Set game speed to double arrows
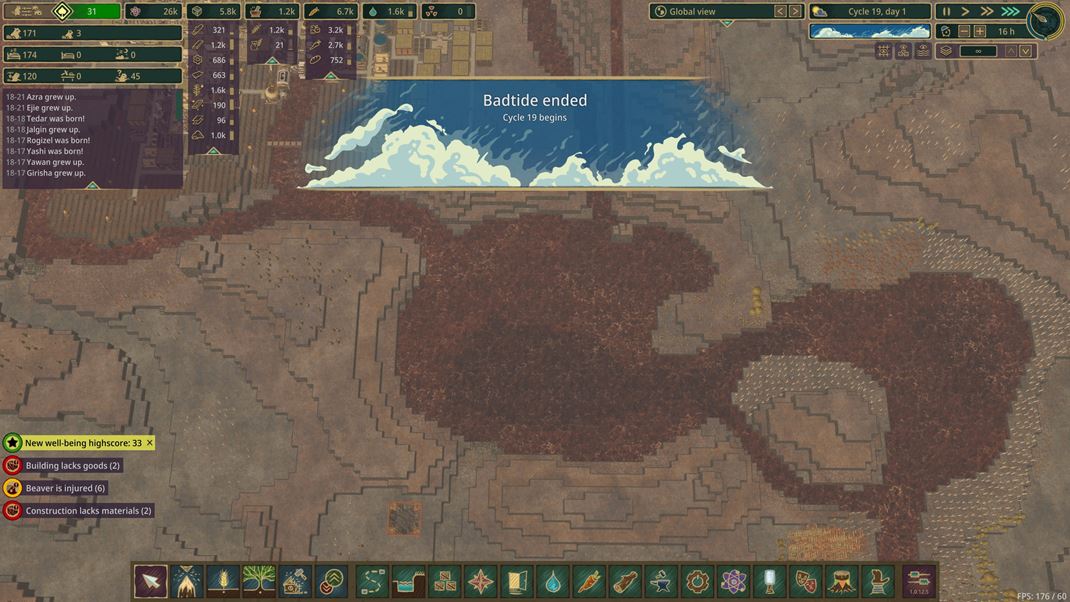This screenshot has height=602, width=1070. click(x=987, y=12)
